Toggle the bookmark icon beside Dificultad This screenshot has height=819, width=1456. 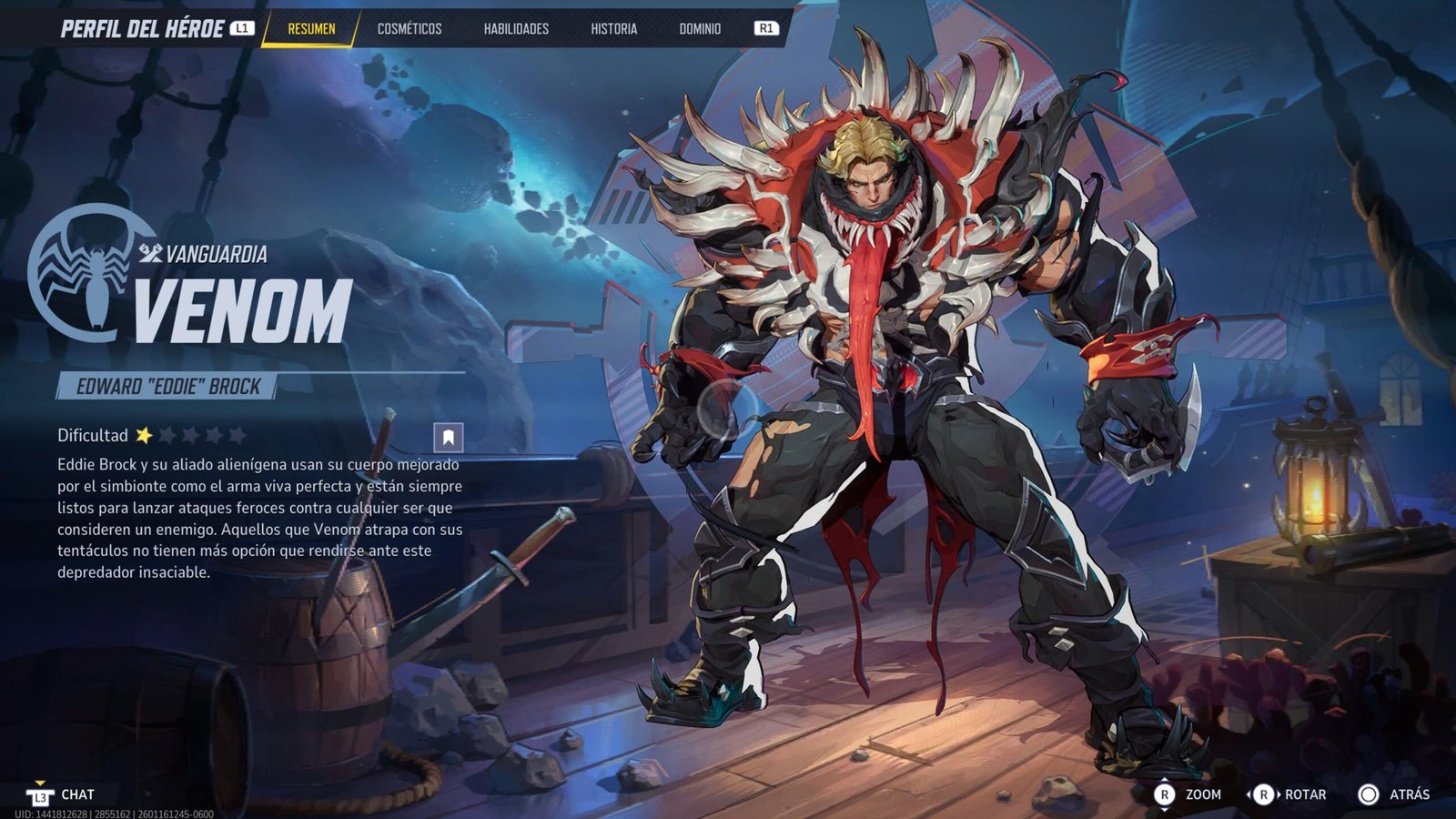[x=448, y=438]
